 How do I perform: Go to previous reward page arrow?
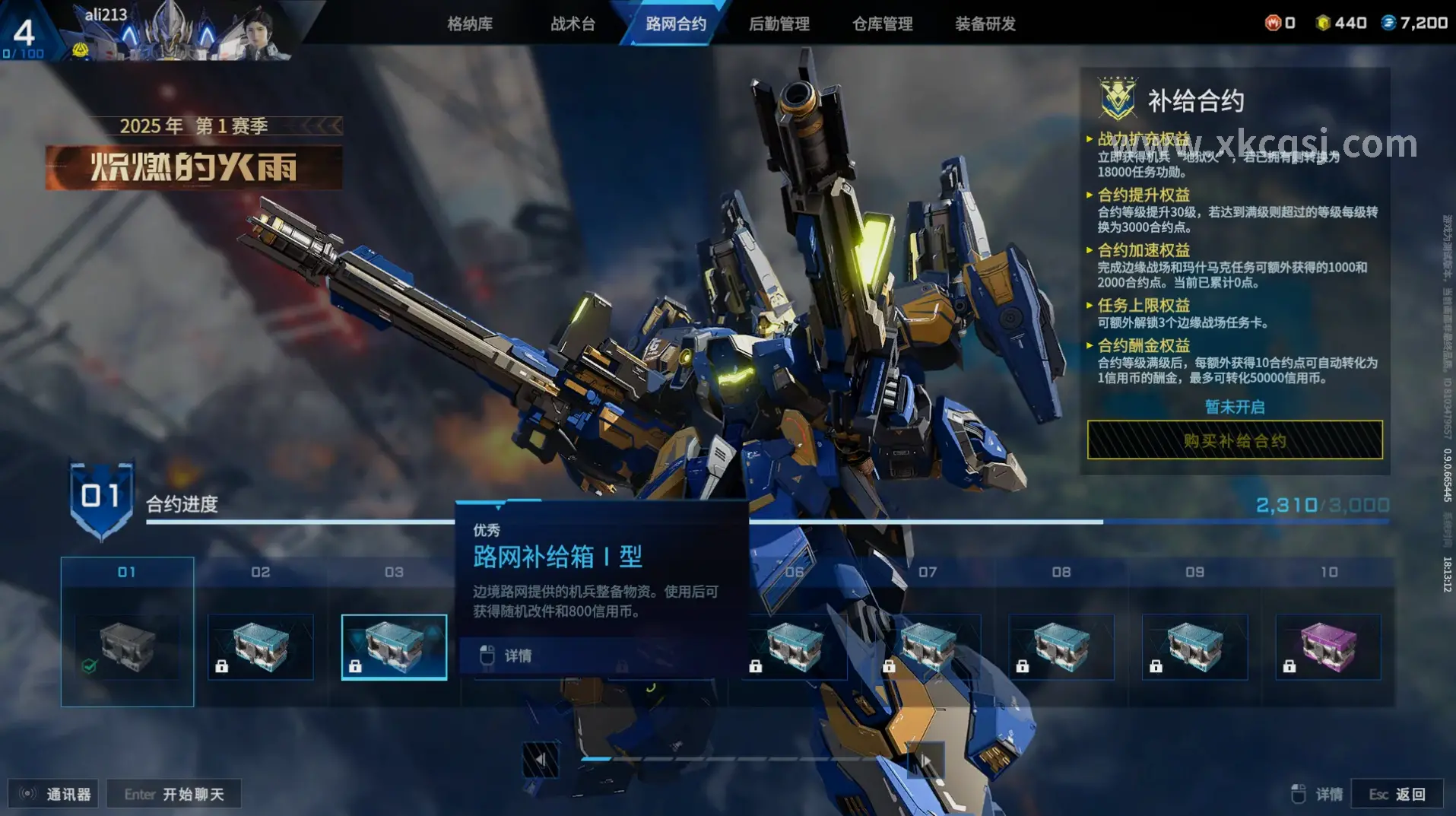click(x=541, y=759)
